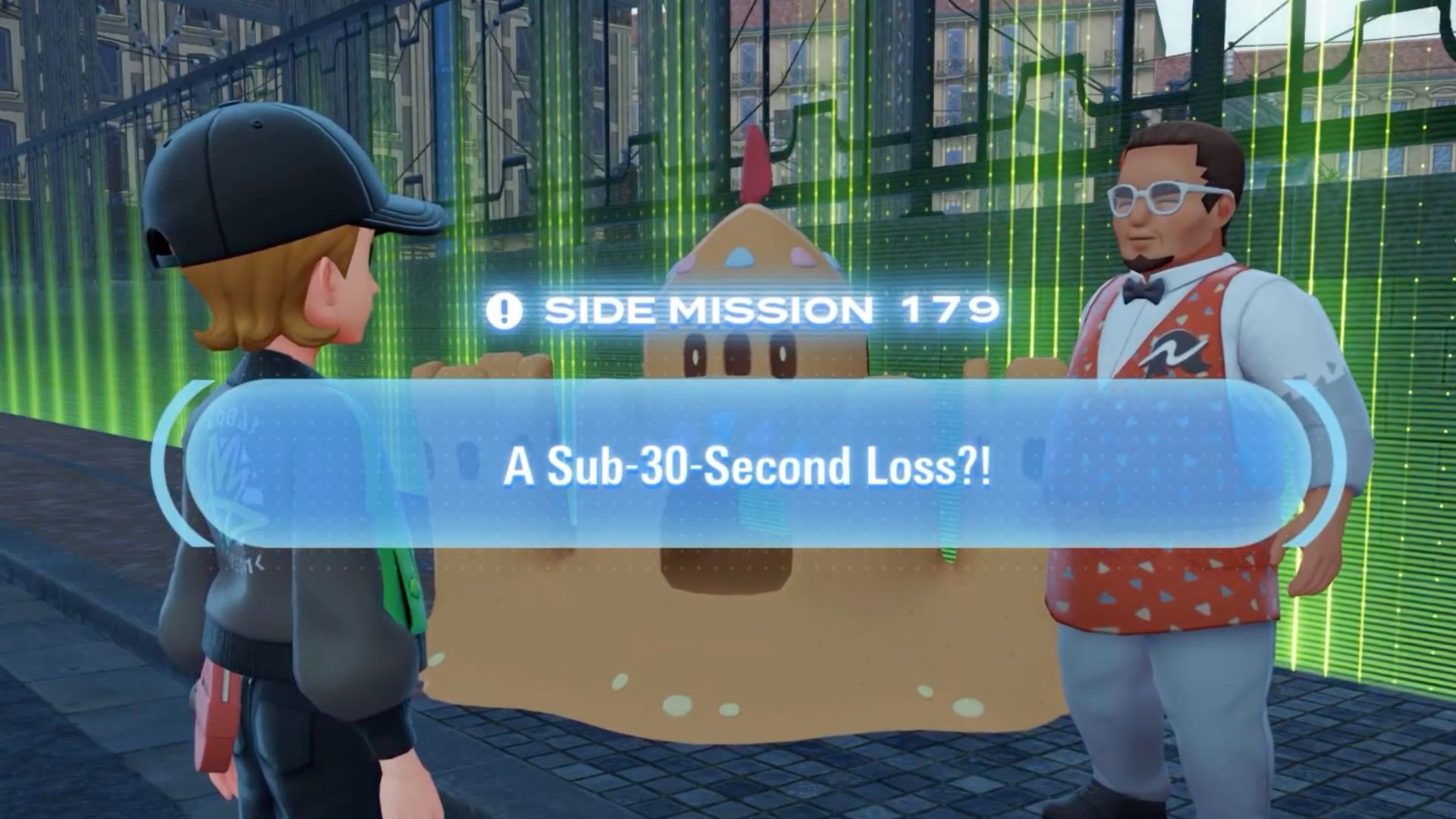Viewport: 1456px width, 819px height.
Task: Click the red flag atop the sandcastle
Action: pyautogui.click(x=754, y=159)
